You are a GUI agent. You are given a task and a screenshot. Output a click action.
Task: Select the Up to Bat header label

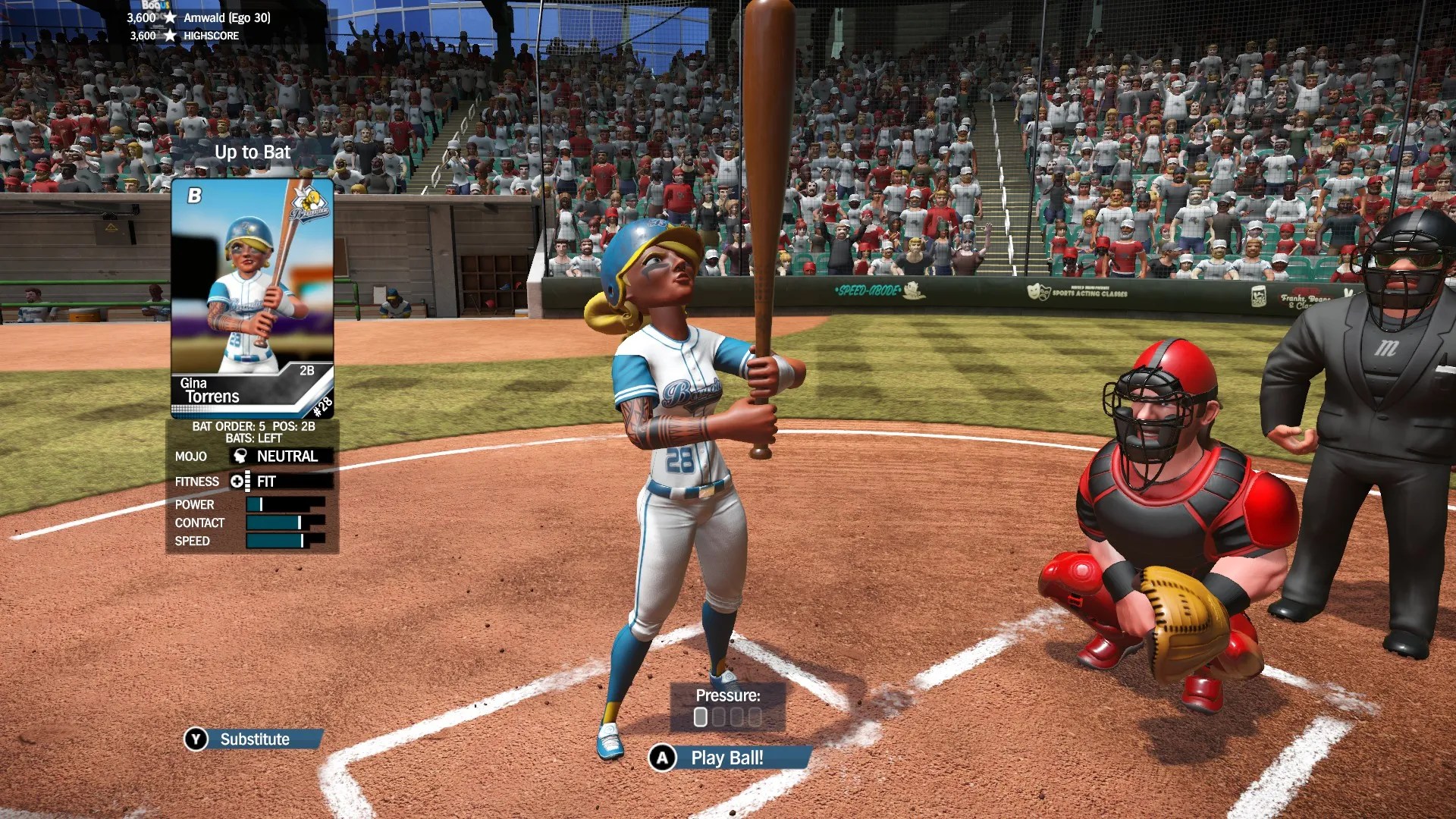click(x=253, y=152)
